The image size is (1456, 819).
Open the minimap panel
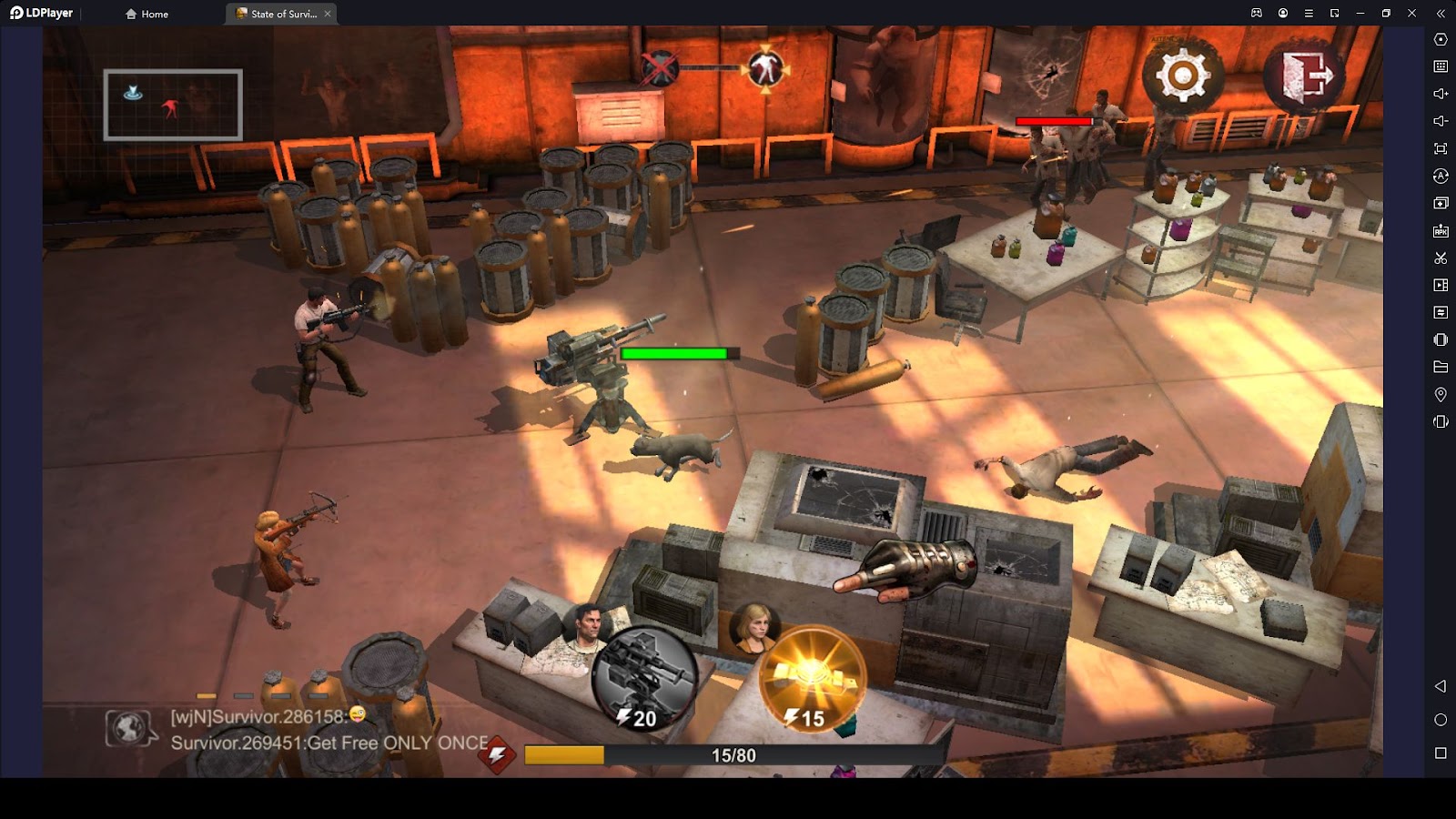[173, 105]
